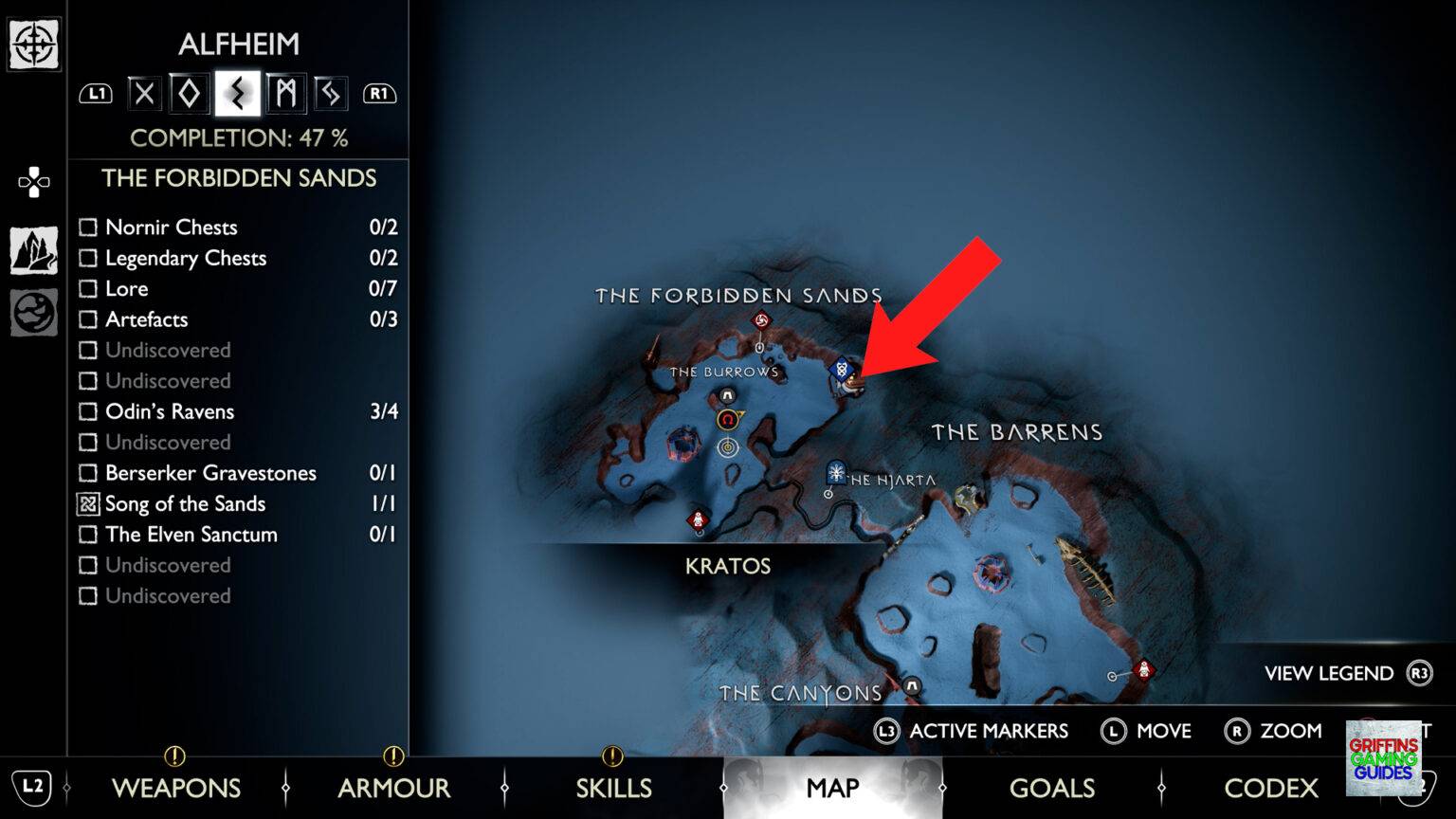Switch to the GOALS tab

click(1052, 788)
